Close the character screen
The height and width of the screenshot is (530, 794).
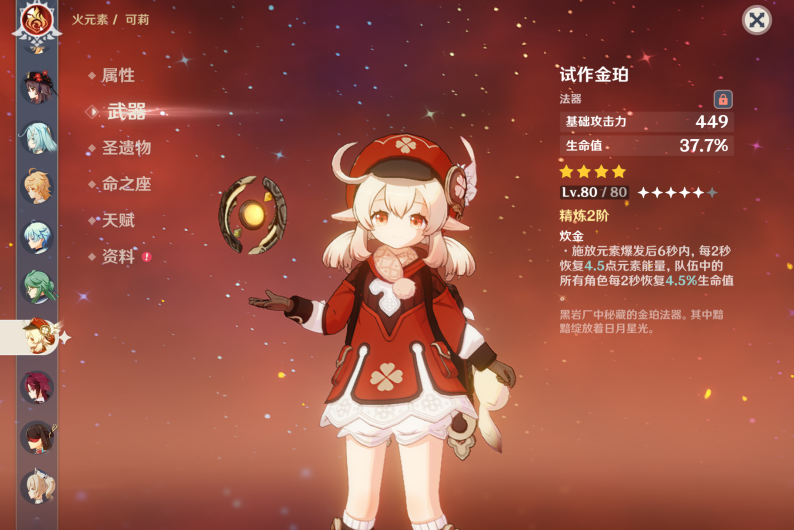click(757, 20)
